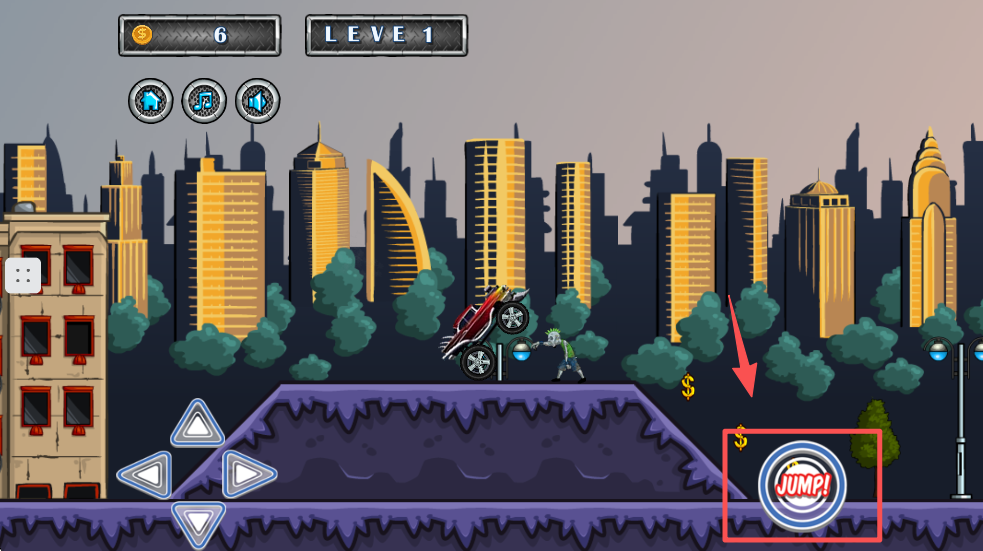Toggle the background music
This screenshot has height=551, width=983.
204,100
